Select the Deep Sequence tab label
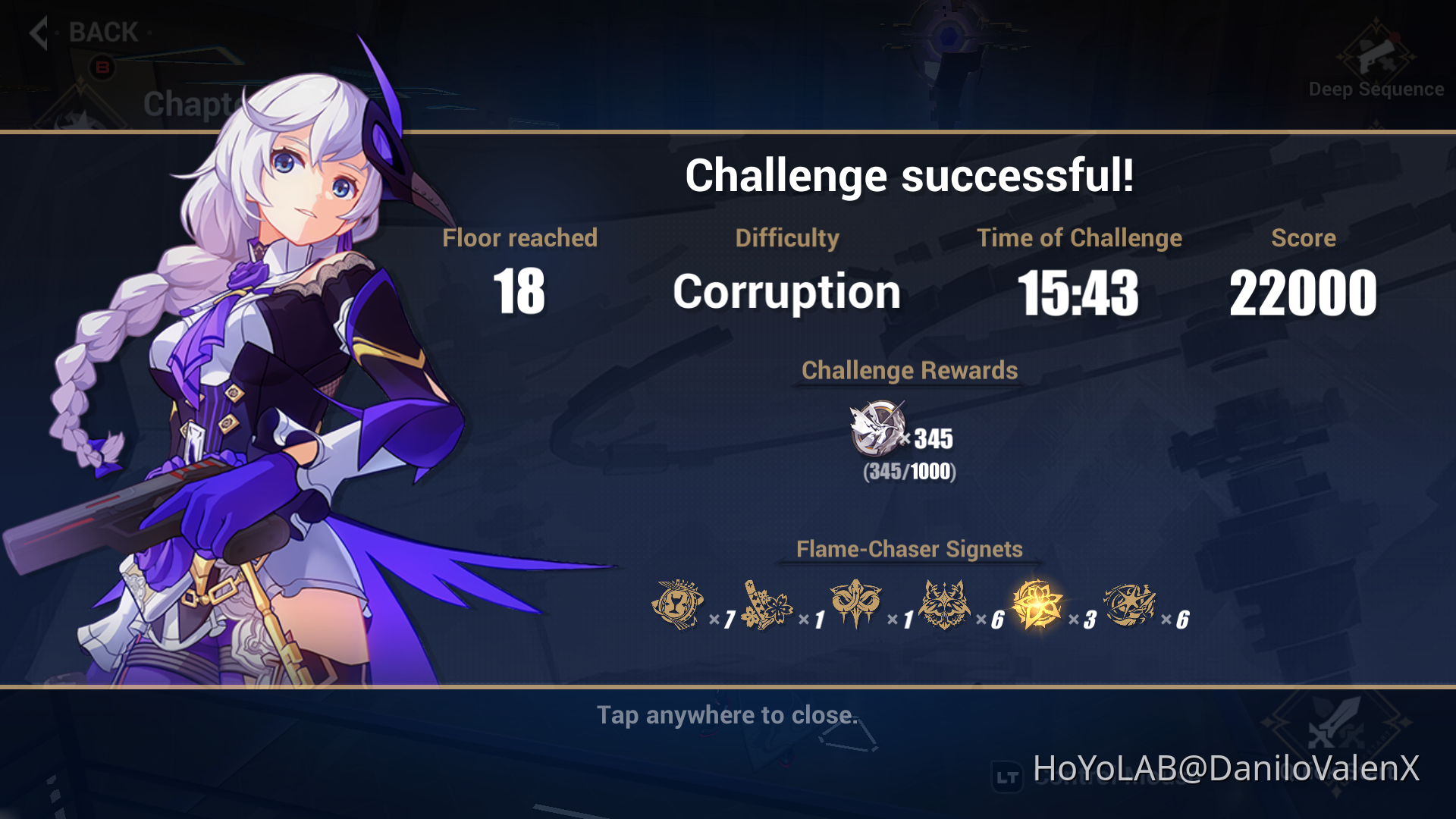1456x819 pixels. (1375, 89)
